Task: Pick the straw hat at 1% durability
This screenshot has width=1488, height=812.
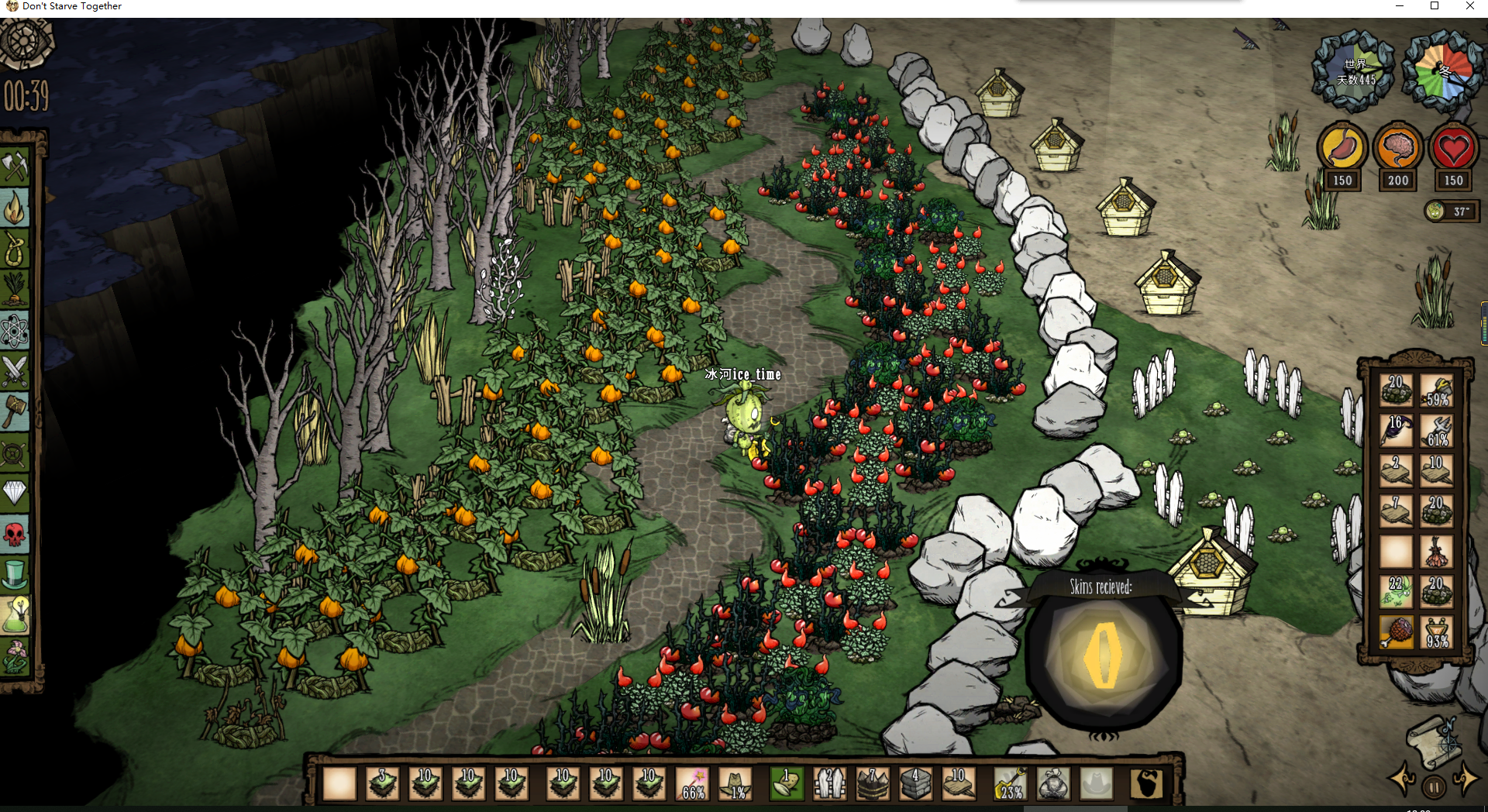Action: coord(735,783)
